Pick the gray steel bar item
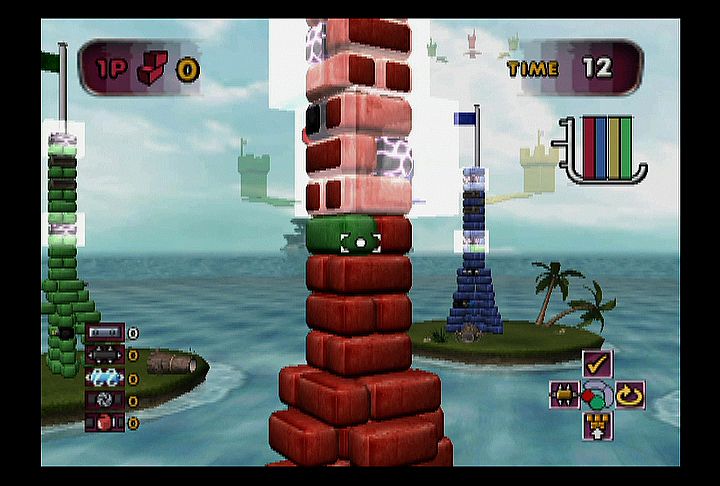This screenshot has height=486, width=720. point(105,333)
